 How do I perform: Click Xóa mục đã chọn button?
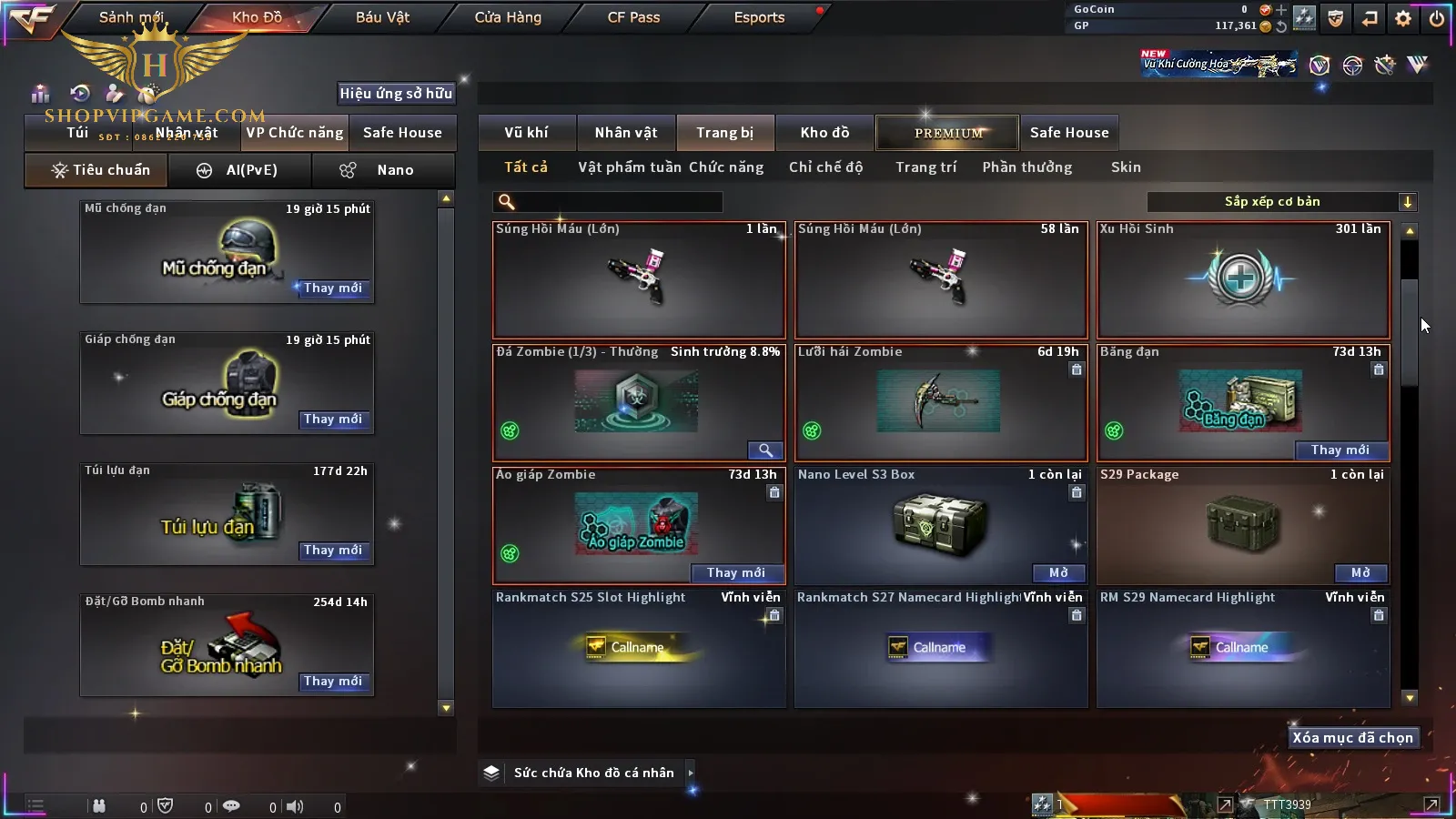pyautogui.click(x=1352, y=738)
